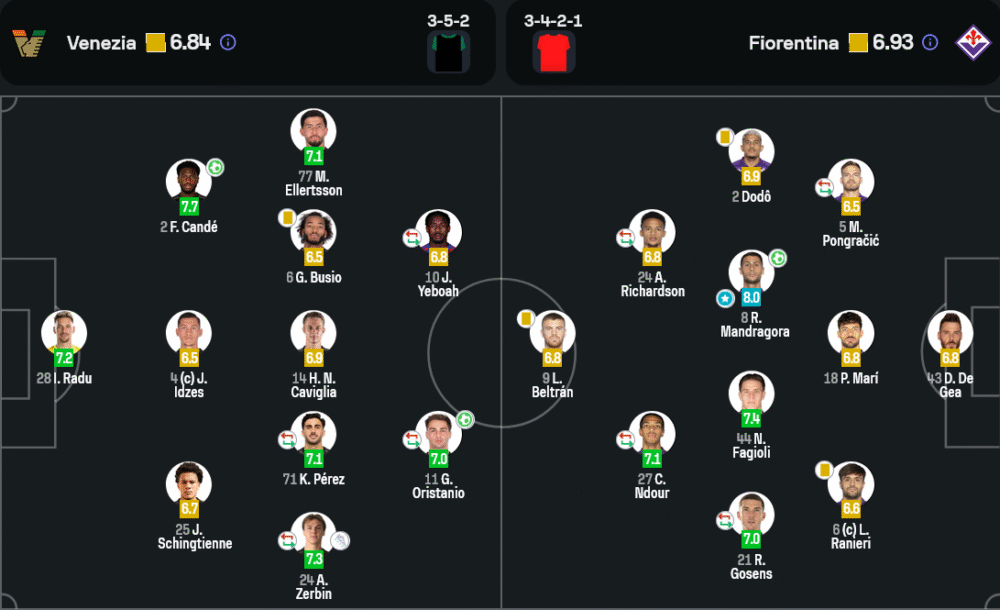The width and height of the screenshot is (1000, 610).
Task: Open R. Mandragora's player card
Action: (751, 273)
